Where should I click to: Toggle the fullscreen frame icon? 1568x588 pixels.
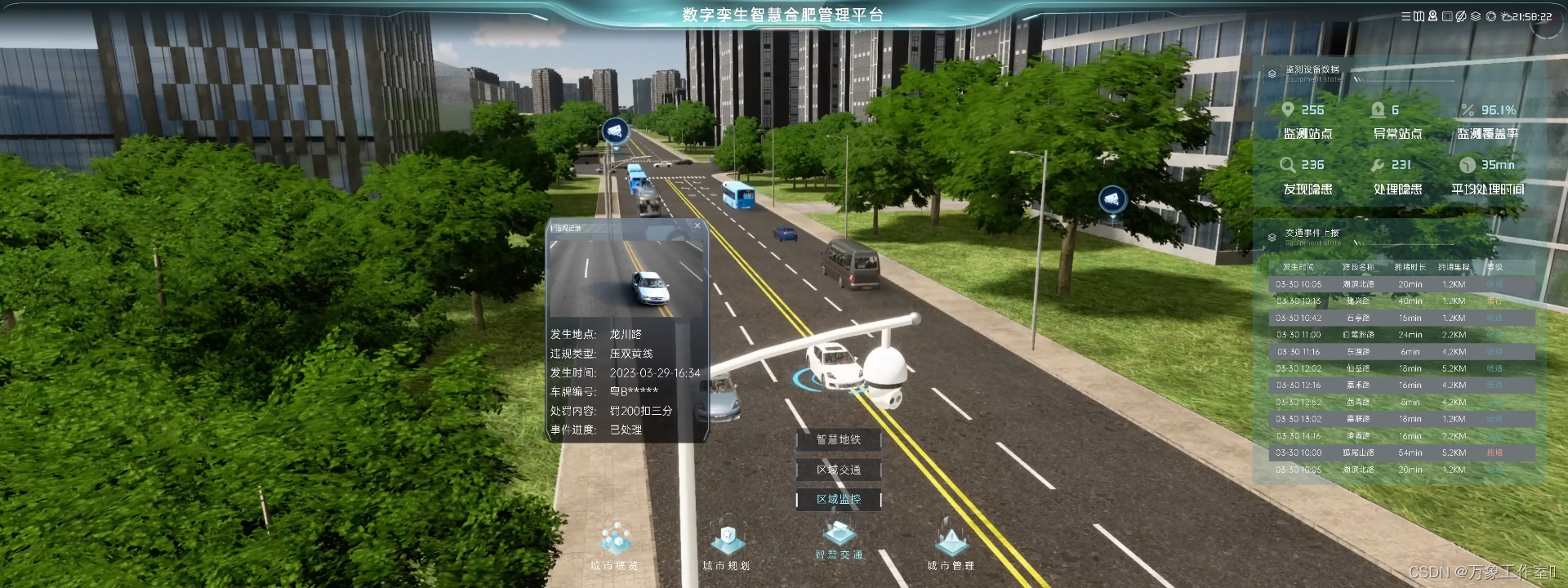pos(1447,16)
